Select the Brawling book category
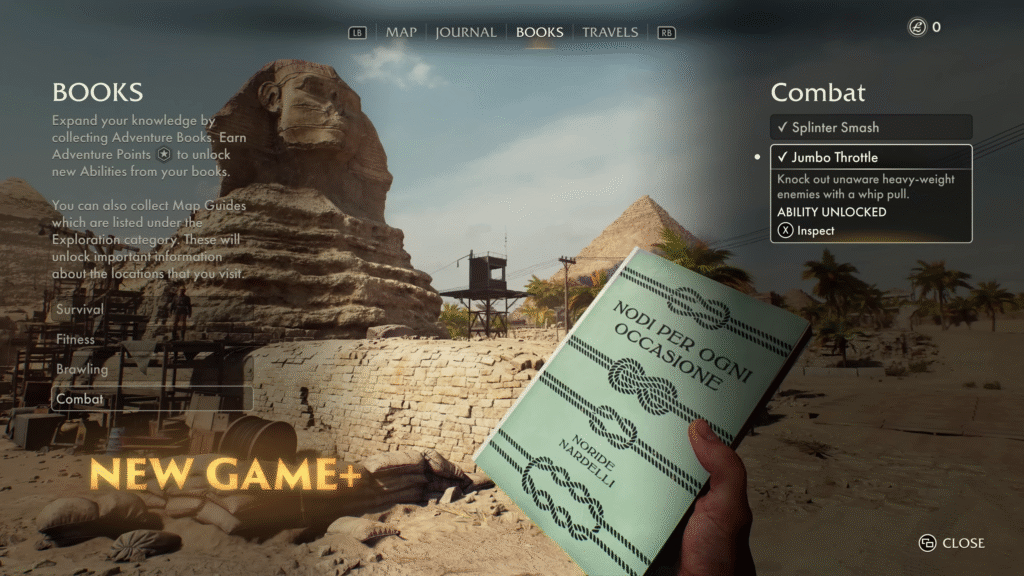 point(82,369)
